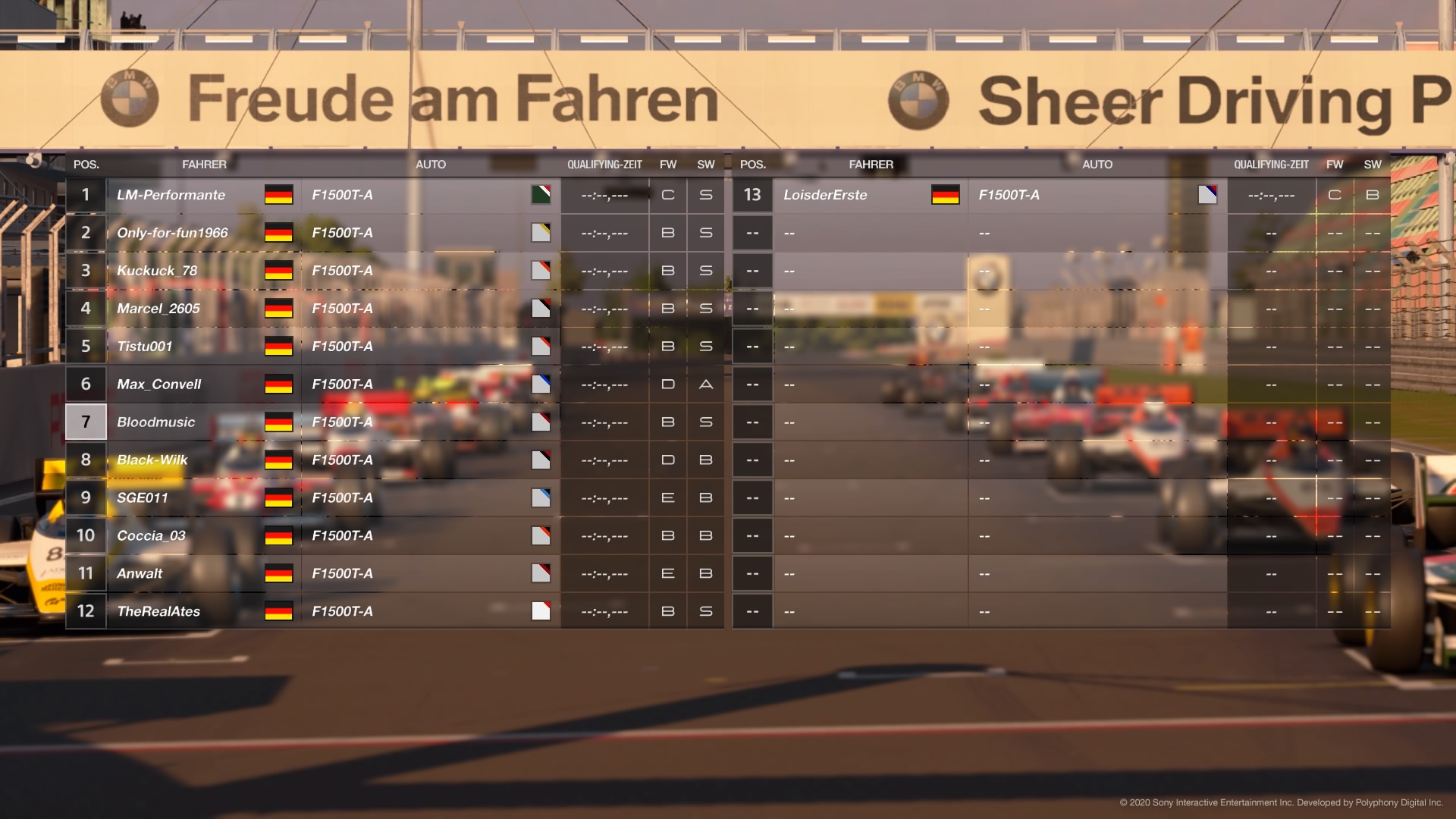Image resolution: width=1456 pixels, height=819 pixels.
Task: Click Max_Convell's blue-striped livery icon
Action: pos(541,384)
